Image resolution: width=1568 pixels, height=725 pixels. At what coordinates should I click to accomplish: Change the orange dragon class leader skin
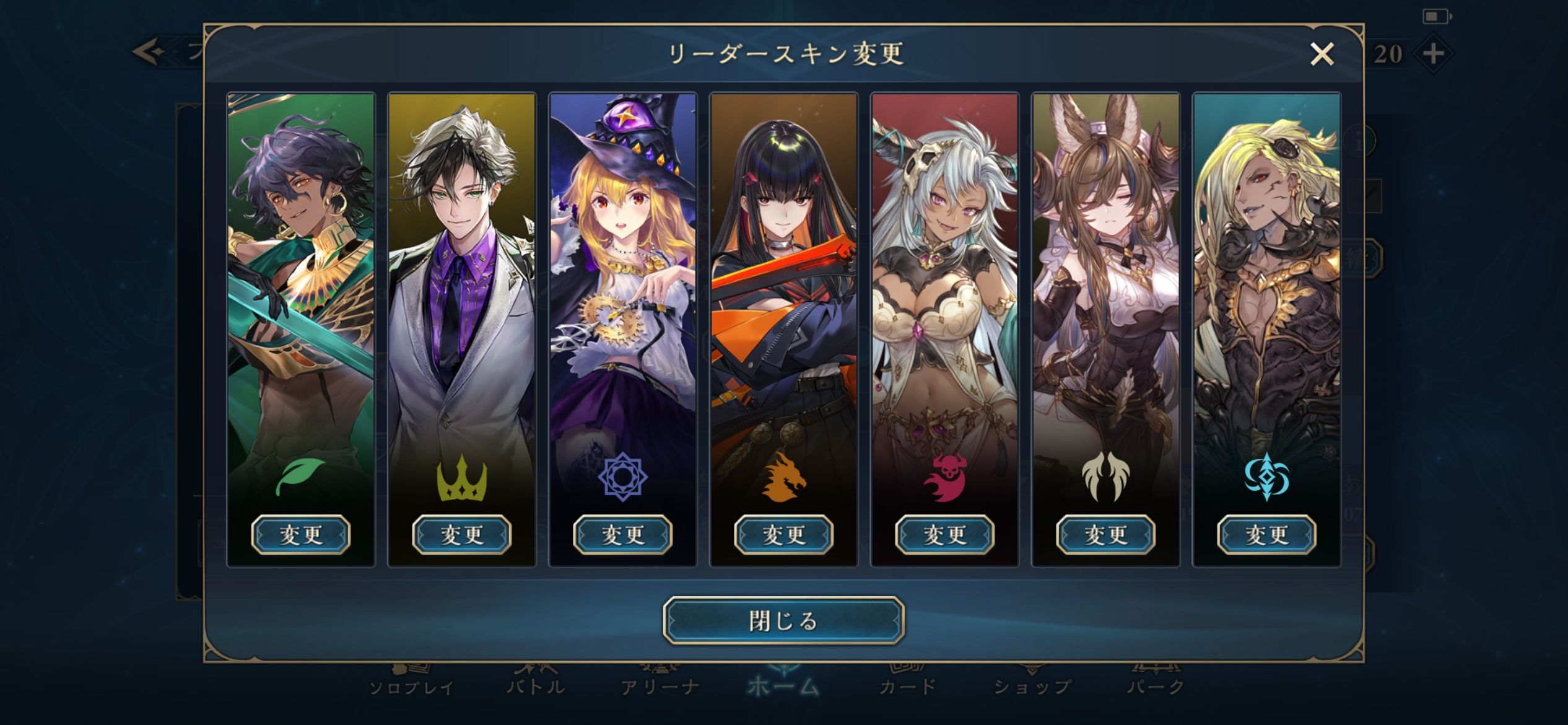784,534
